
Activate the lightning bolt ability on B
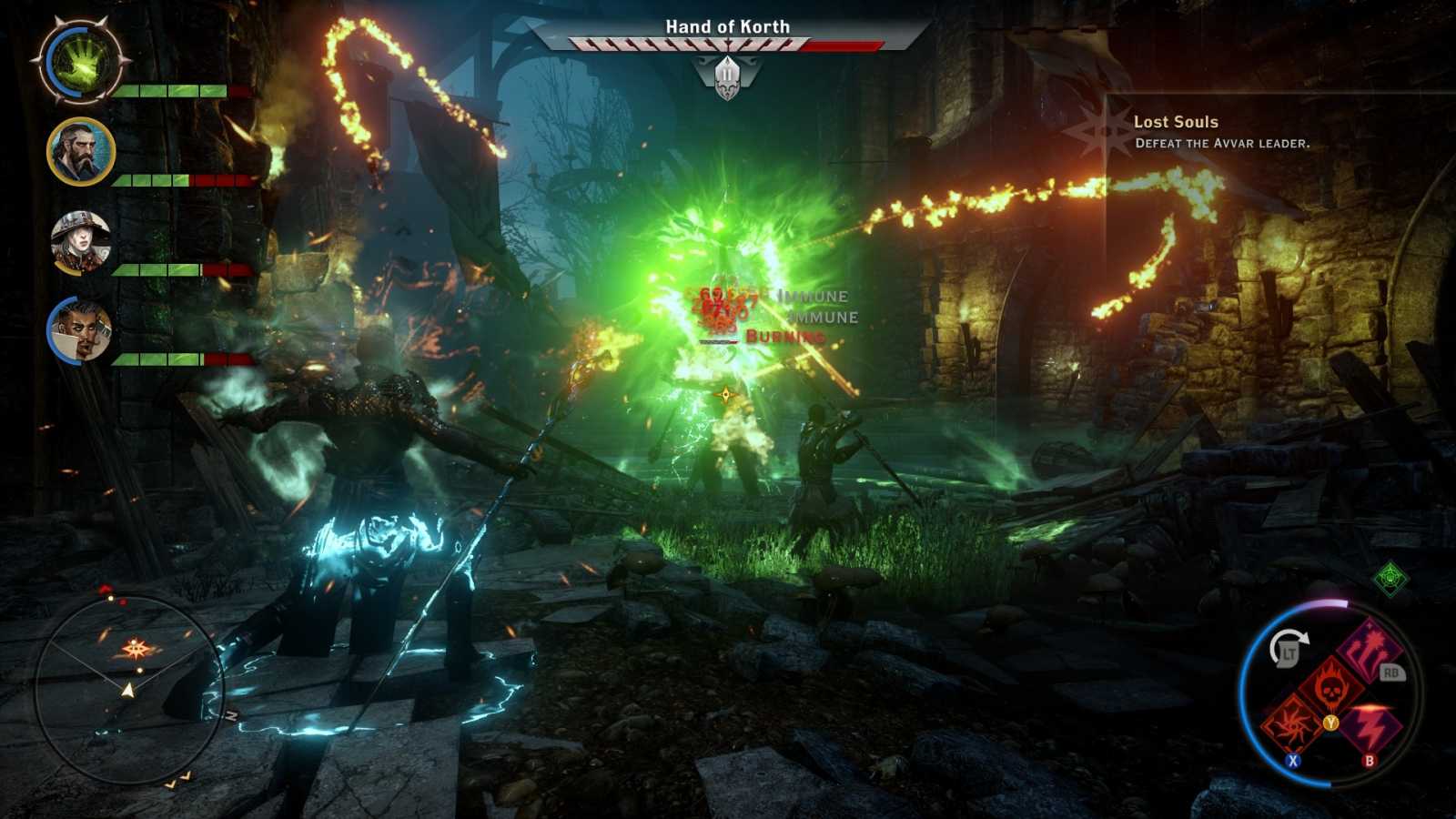point(1370,727)
